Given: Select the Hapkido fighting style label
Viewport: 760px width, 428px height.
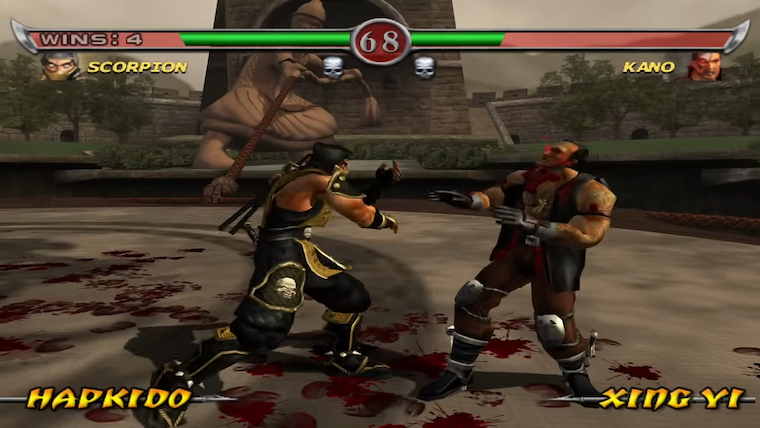Looking at the screenshot, I should click(108, 398).
